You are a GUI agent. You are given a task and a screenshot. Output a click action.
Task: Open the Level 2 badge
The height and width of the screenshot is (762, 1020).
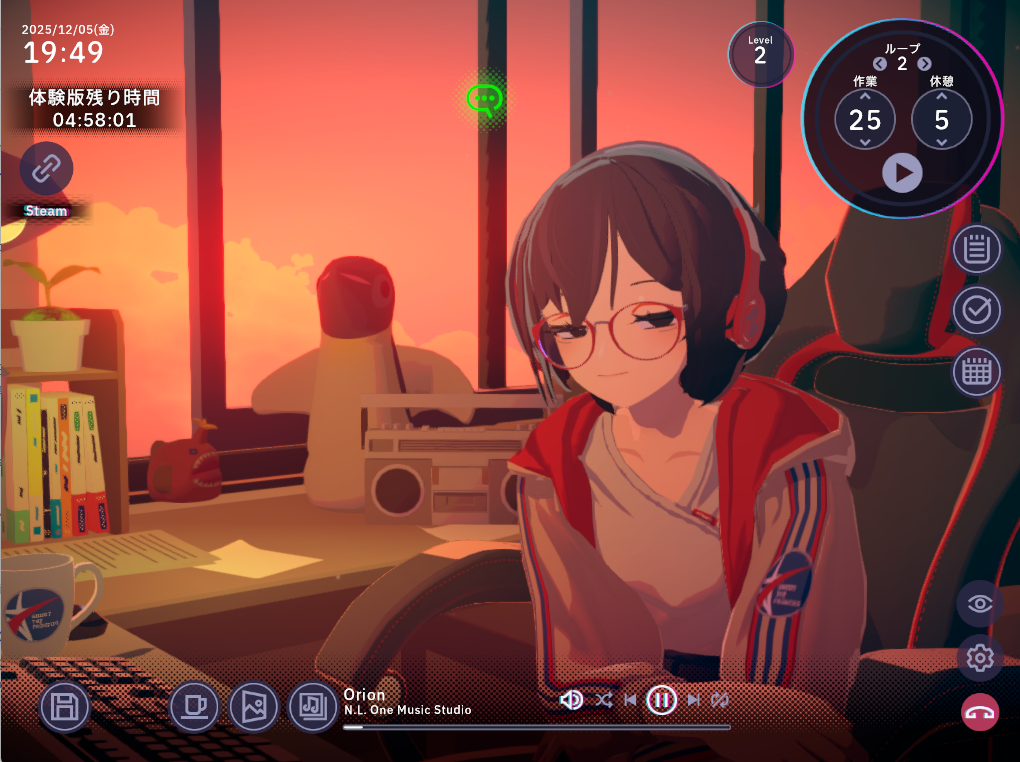click(x=760, y=54)
